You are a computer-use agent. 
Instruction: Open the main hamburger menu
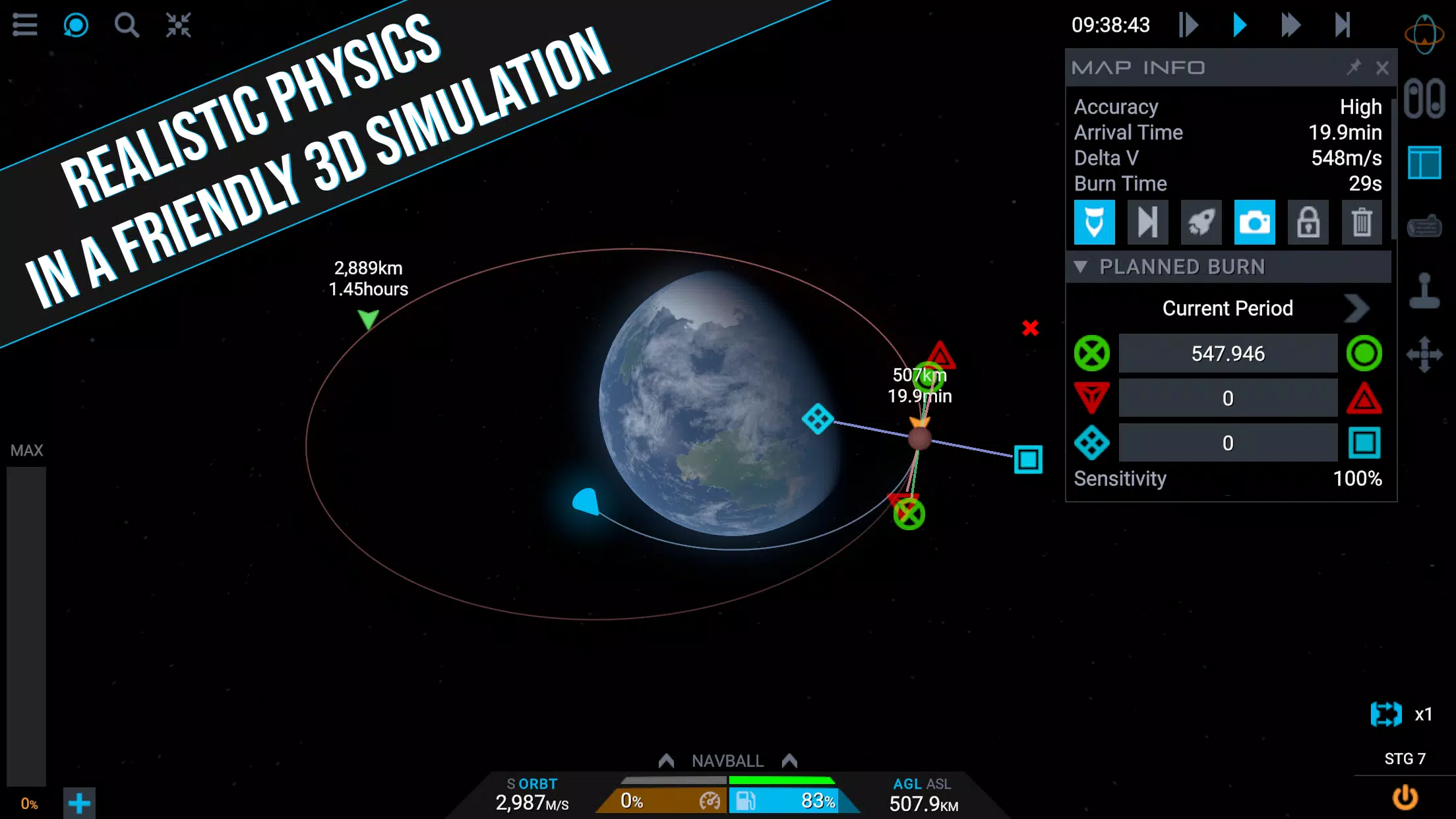coord(24,24)
